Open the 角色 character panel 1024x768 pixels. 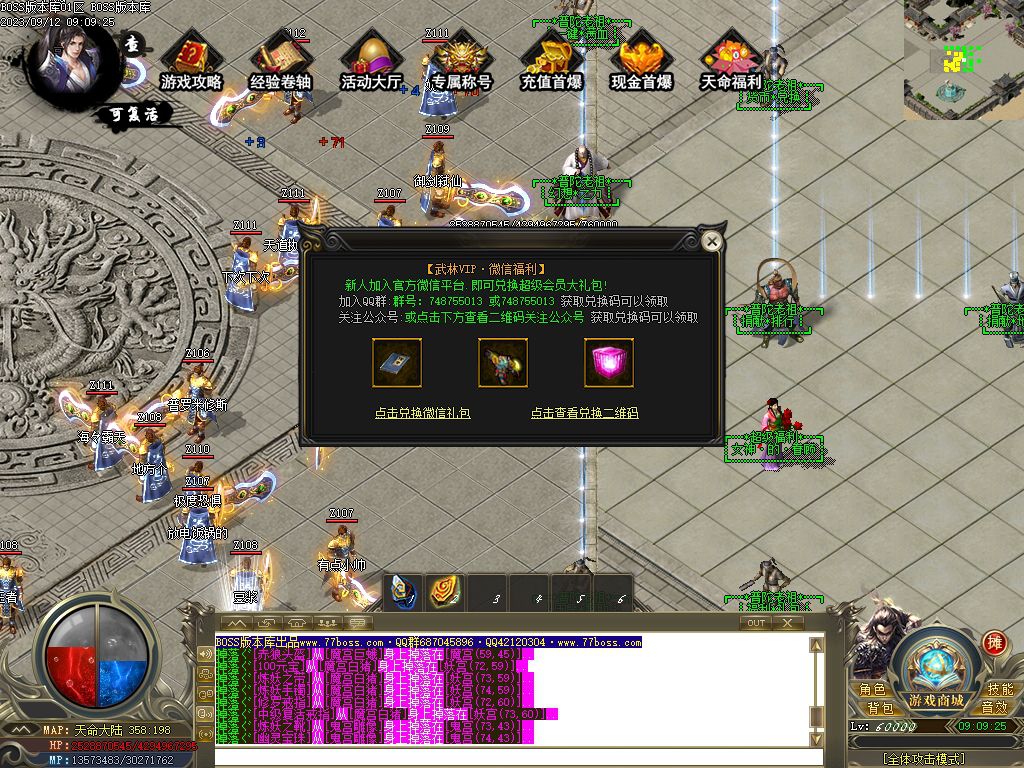(872, 690)
